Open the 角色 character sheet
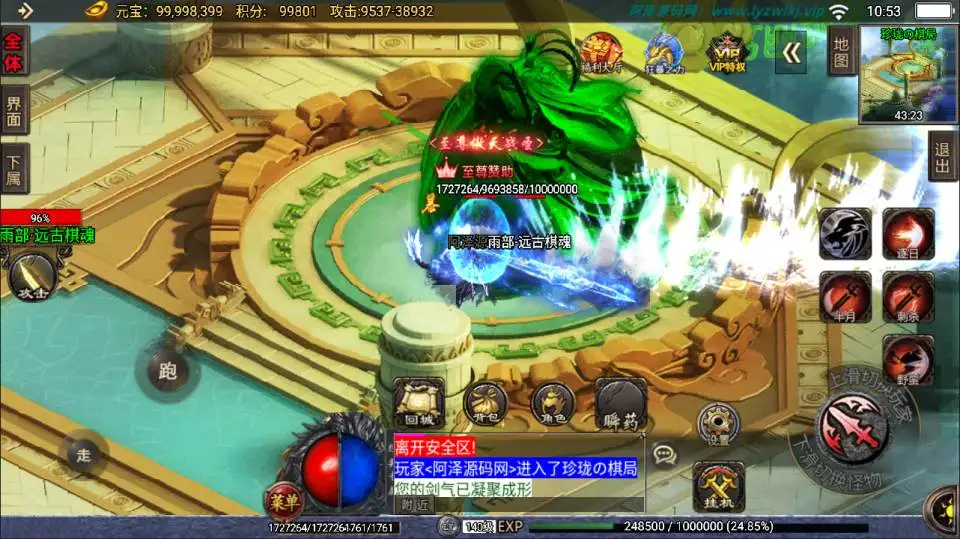The height and width of the screenshot is (539, 960). coord(553,401)
